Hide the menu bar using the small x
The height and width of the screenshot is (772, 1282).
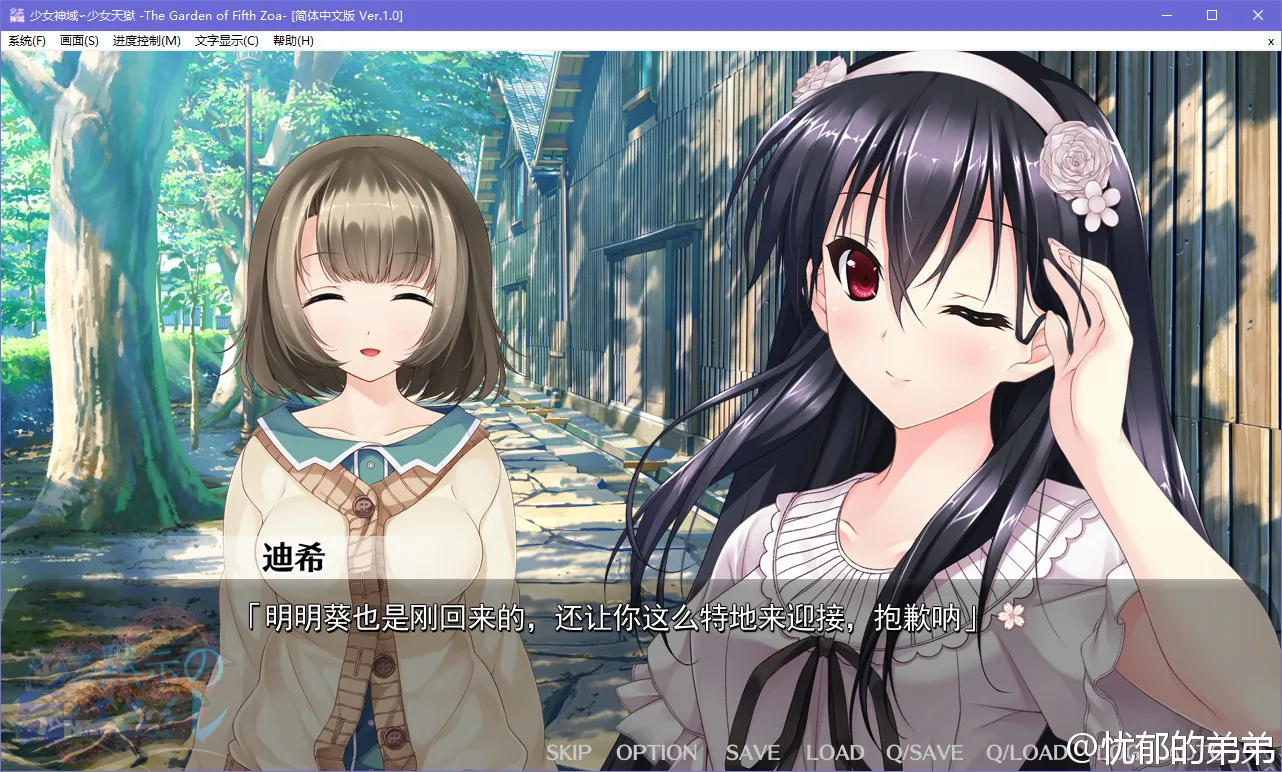coord(1272,40)
